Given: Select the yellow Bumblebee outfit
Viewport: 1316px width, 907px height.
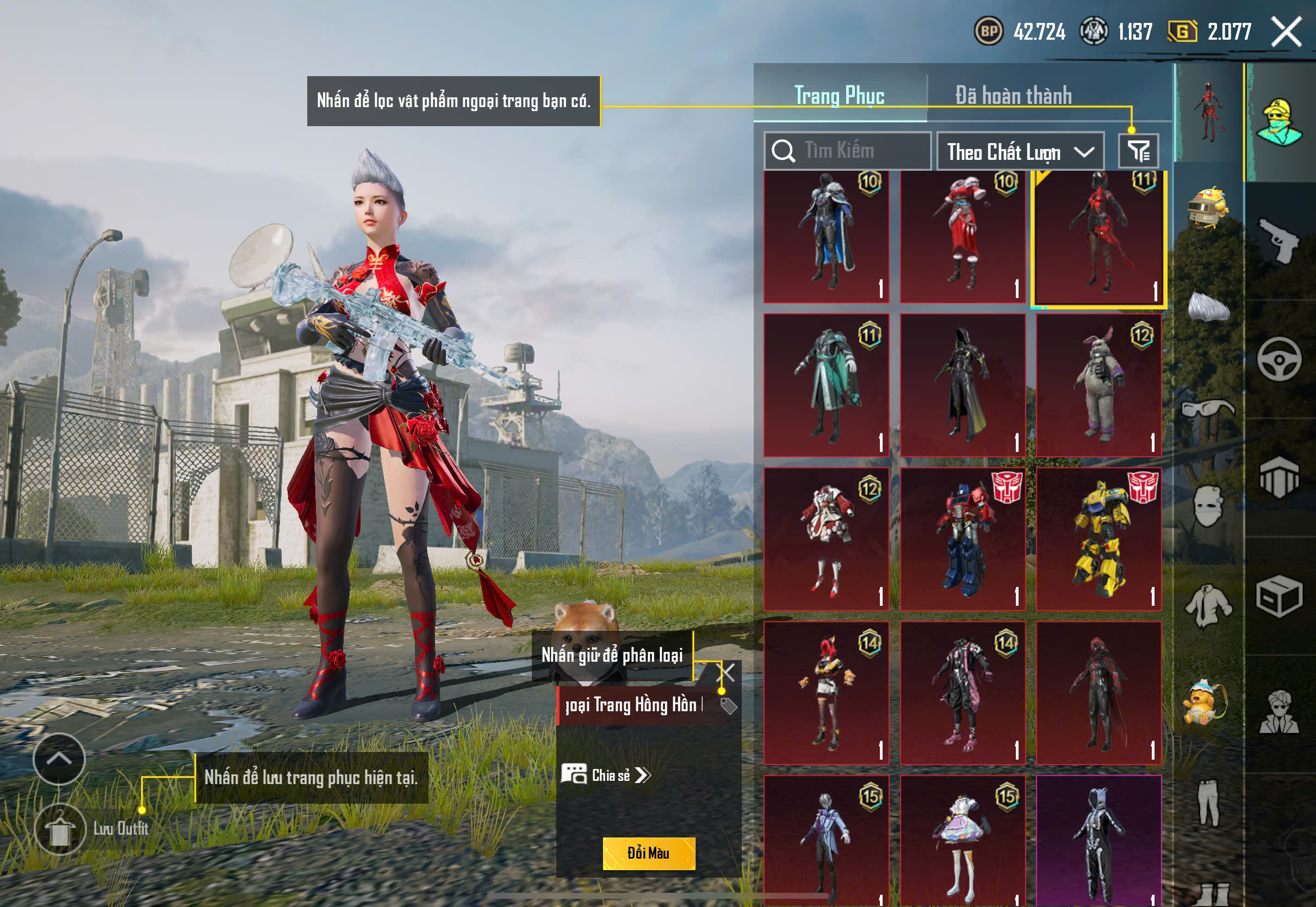Looking at the screenshot, I should pyautogui.click(x=1098, y=539).
